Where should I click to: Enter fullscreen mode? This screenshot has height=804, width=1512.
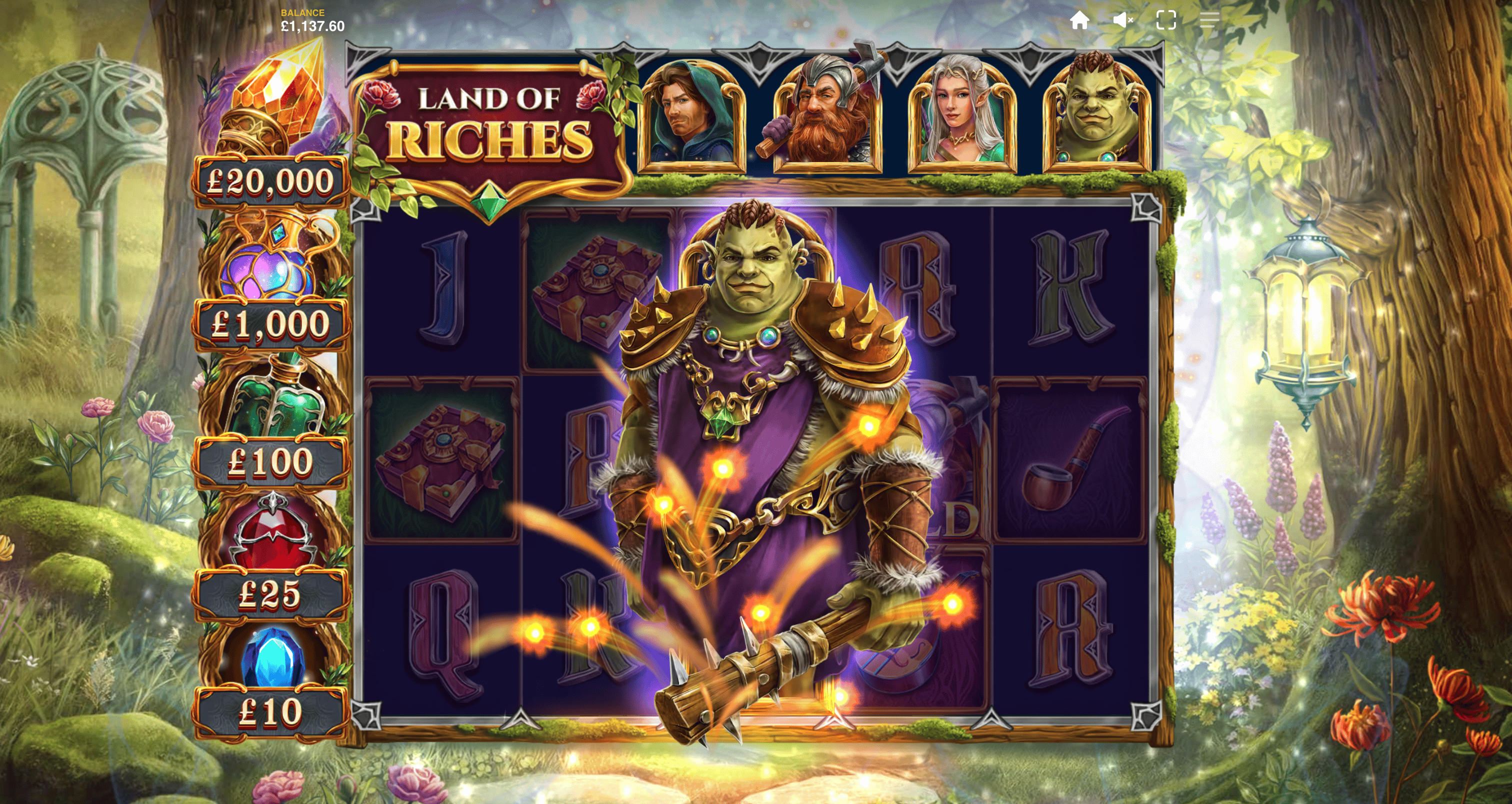click(1165, 21)
